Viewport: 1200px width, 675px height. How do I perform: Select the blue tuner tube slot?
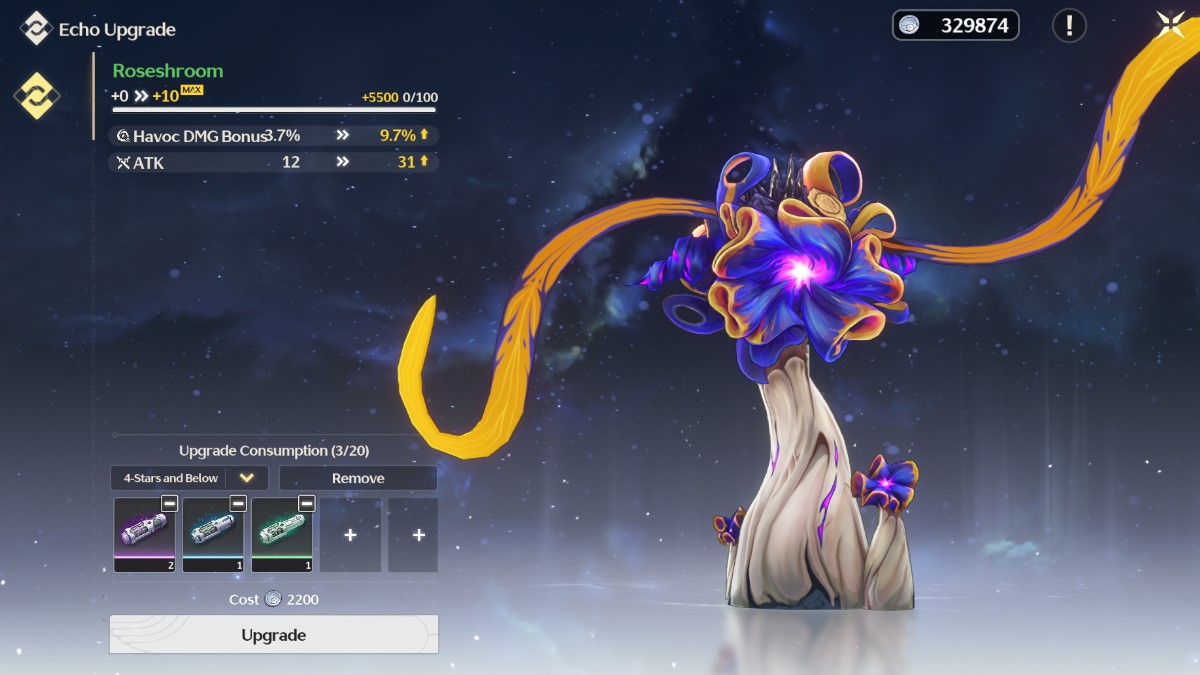click(x=213, y=534)
